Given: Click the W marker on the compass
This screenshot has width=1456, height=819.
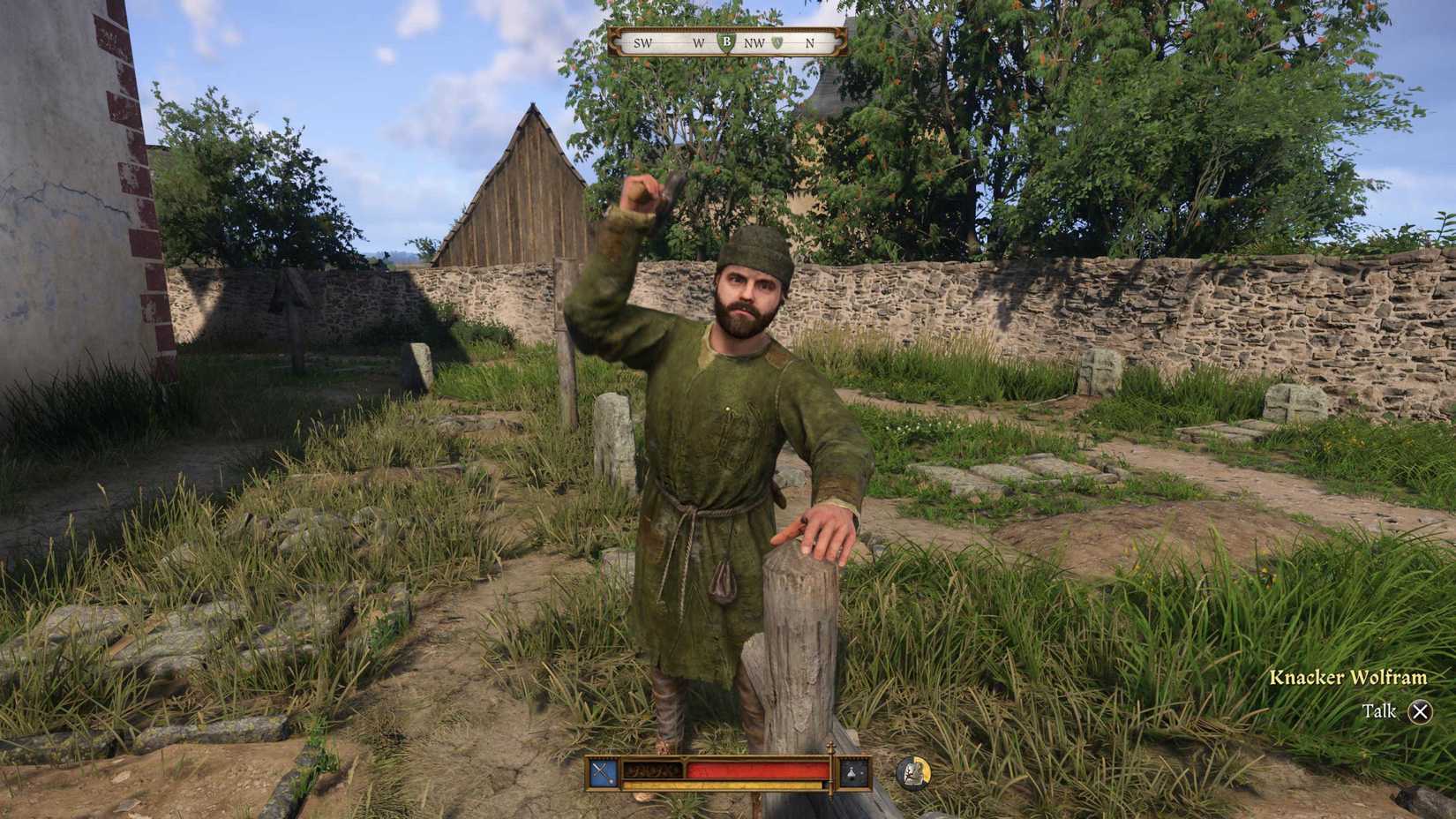Looking at the screenshot, I should [698, 42].
